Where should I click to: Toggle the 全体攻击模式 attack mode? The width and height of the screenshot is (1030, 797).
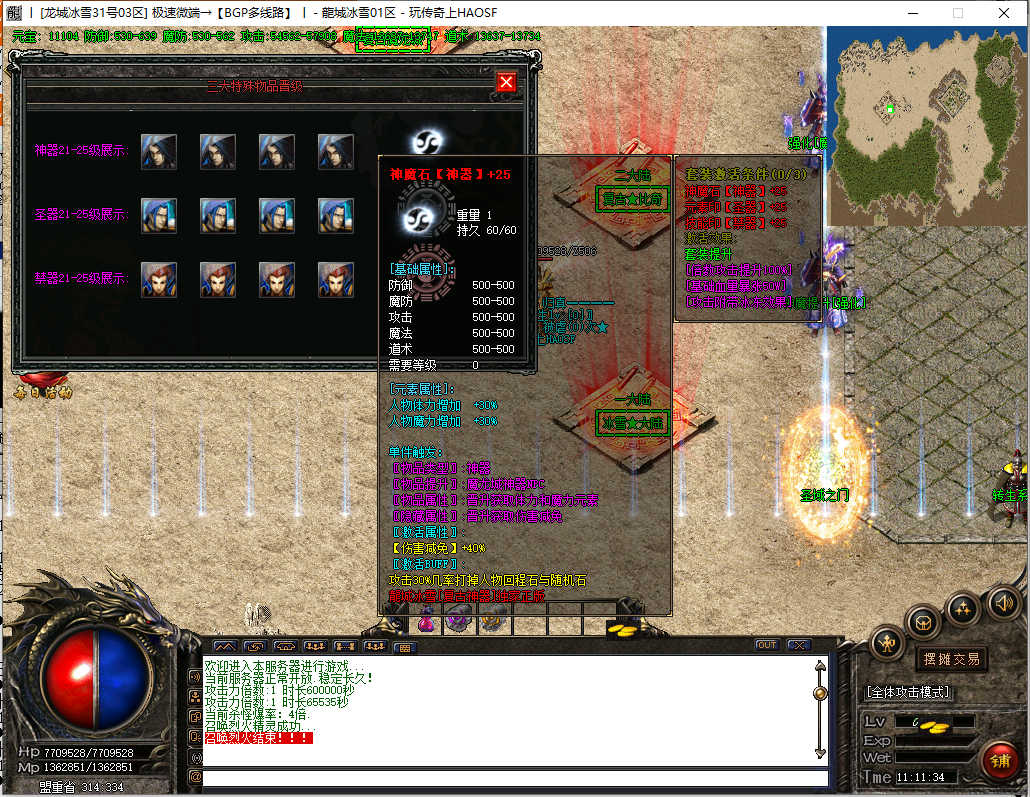click(x=907, y=692)
